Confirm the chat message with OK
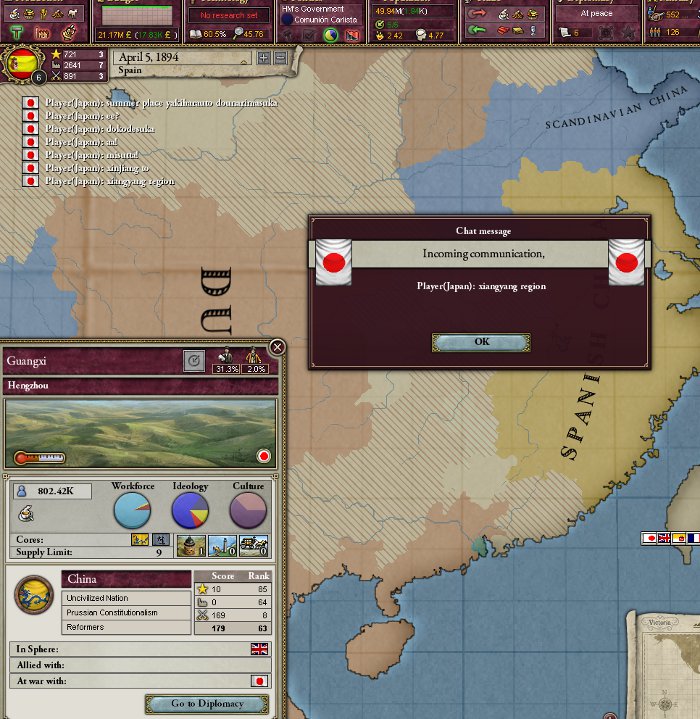This screenshot has width=700, height=719. tap(481, 342)
